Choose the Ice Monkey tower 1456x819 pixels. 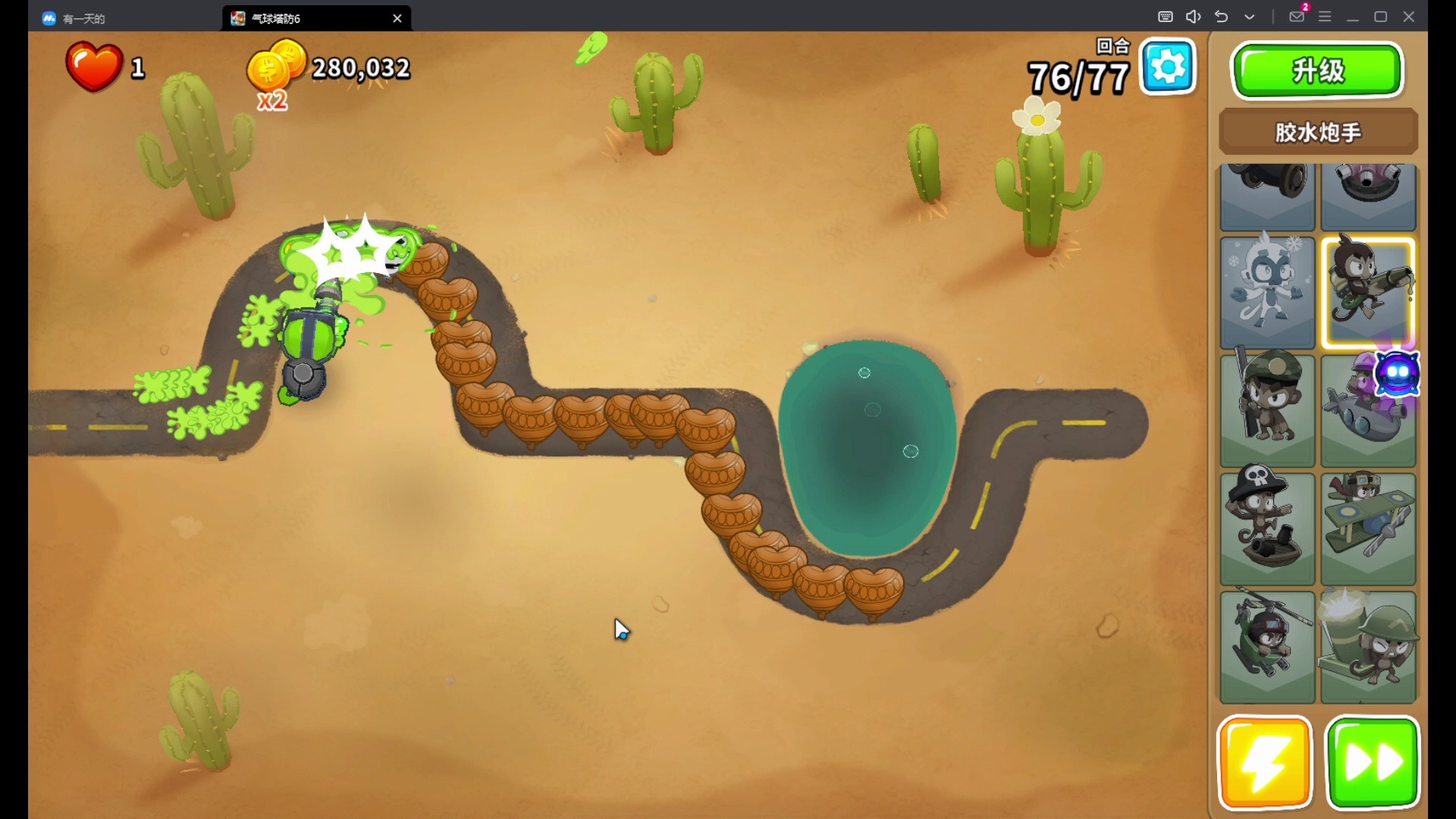click(1267, 292)
